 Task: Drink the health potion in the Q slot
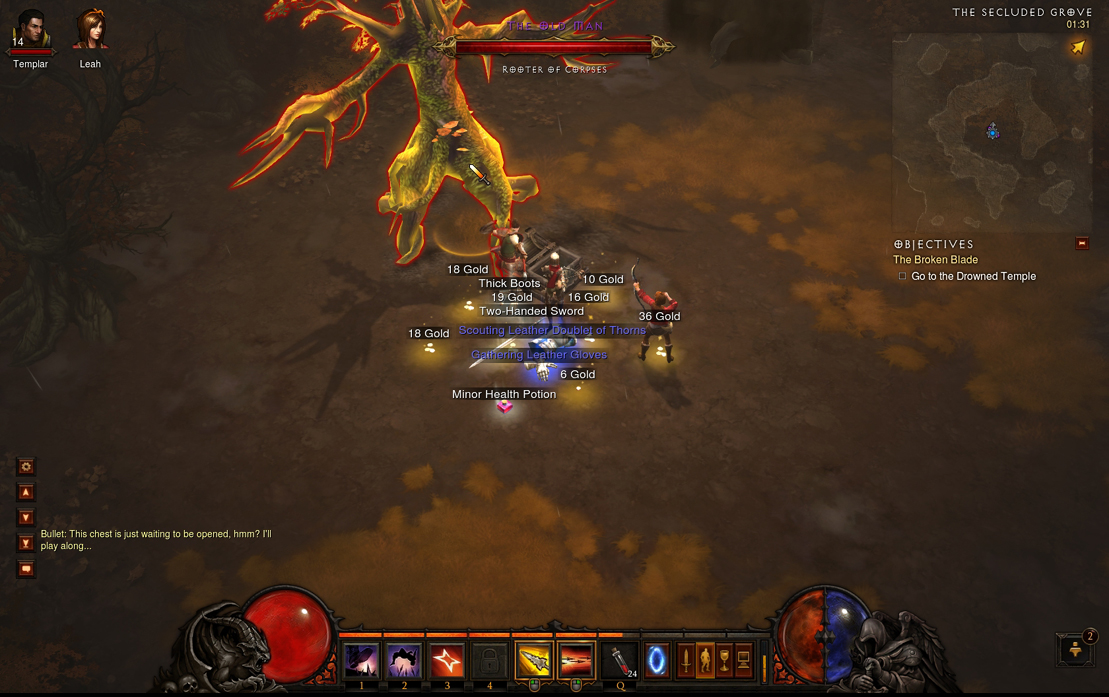coord(621,661)
